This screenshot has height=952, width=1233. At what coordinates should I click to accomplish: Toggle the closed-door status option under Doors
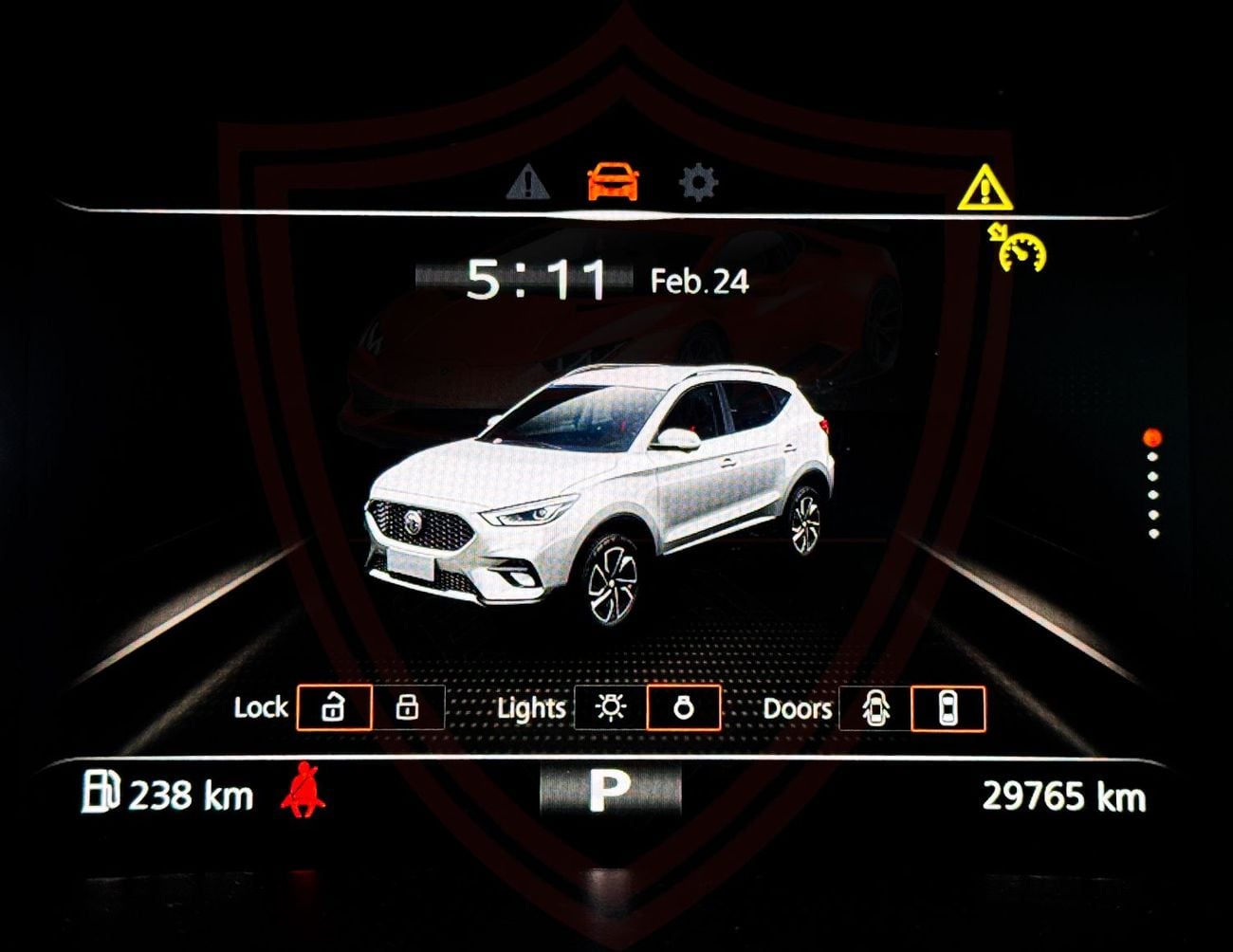(x=948, y=707)
